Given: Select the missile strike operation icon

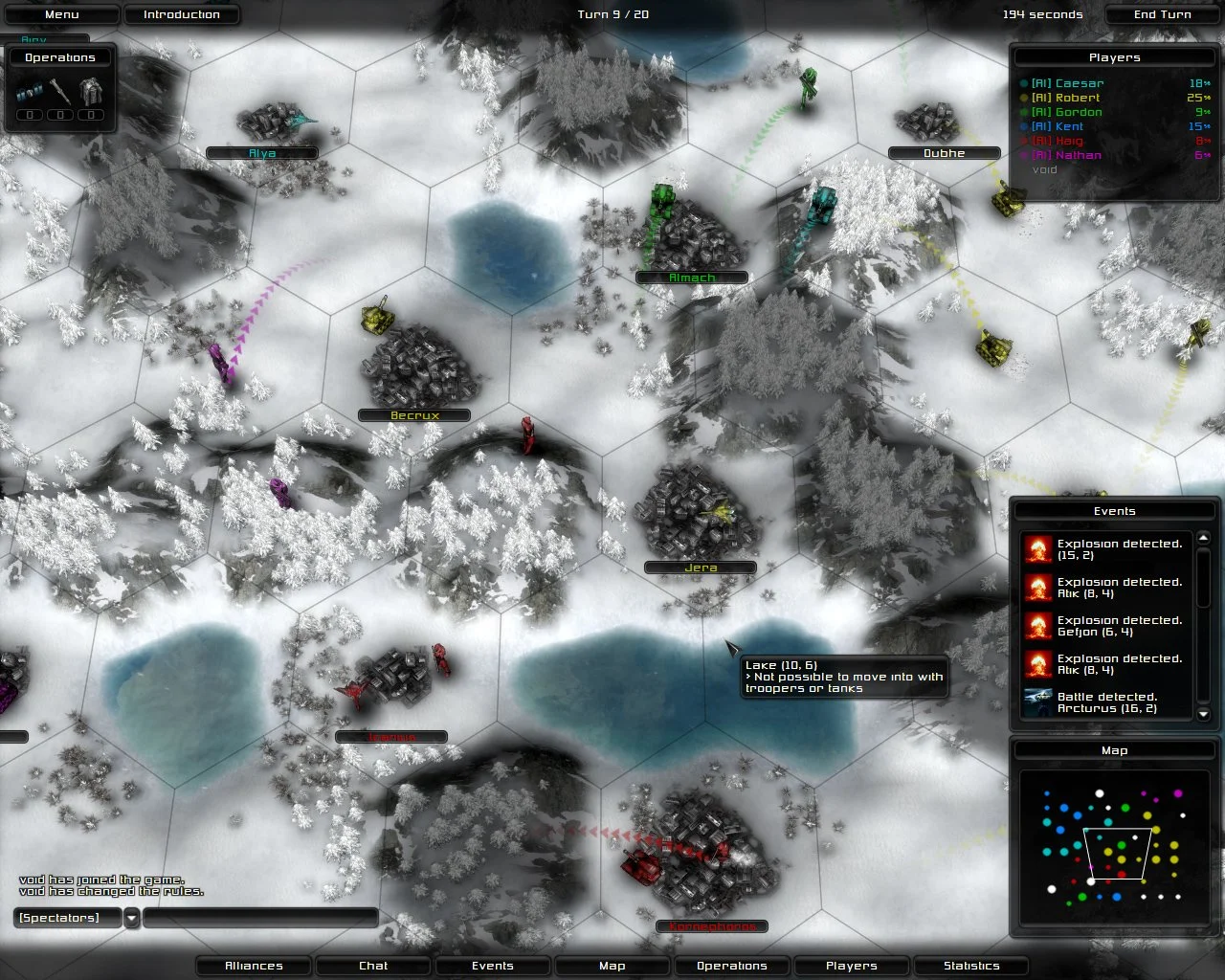Looking at the screenshot, I should 59,90.
